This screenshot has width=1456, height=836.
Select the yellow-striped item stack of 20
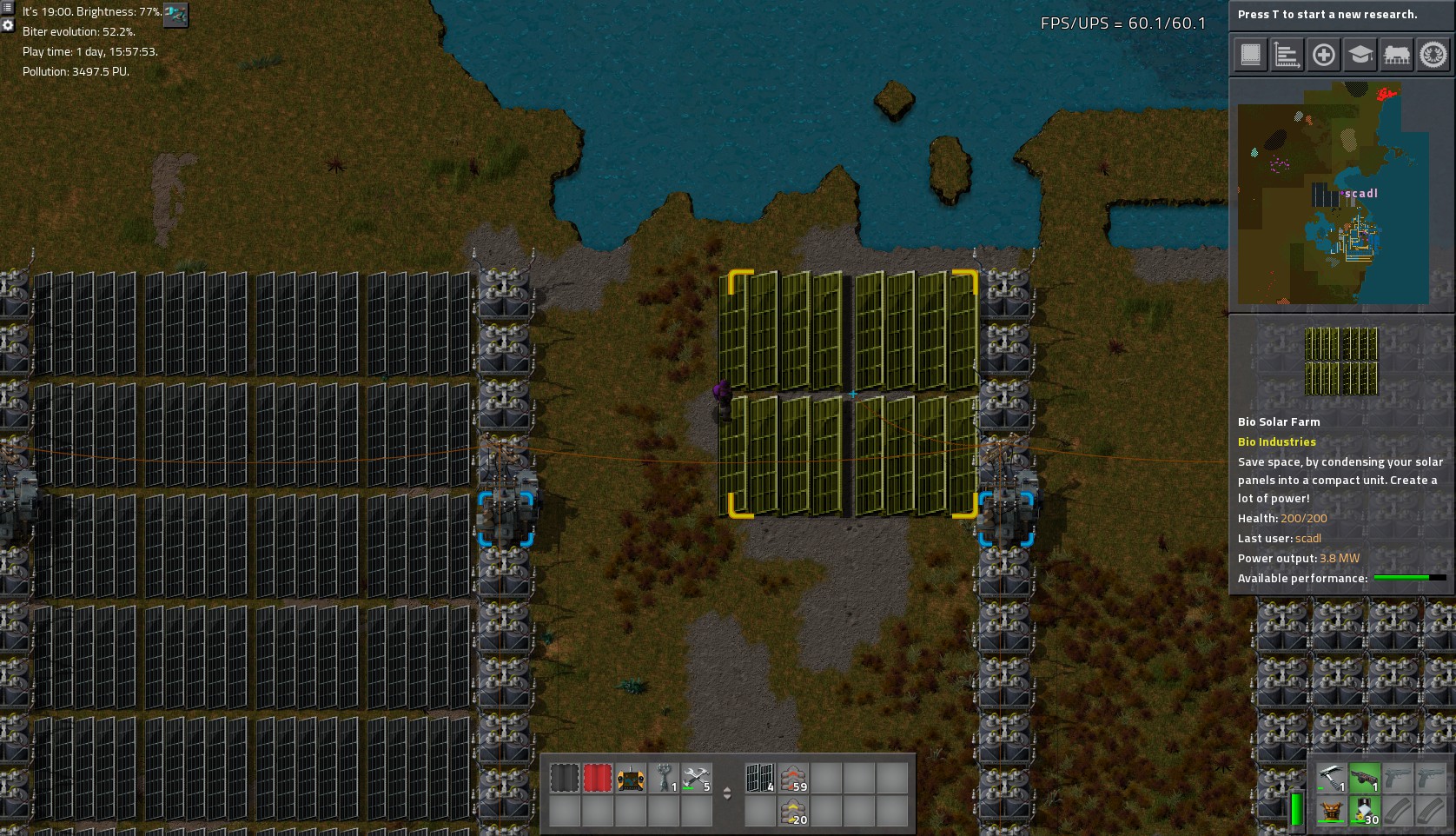(793, 812)
